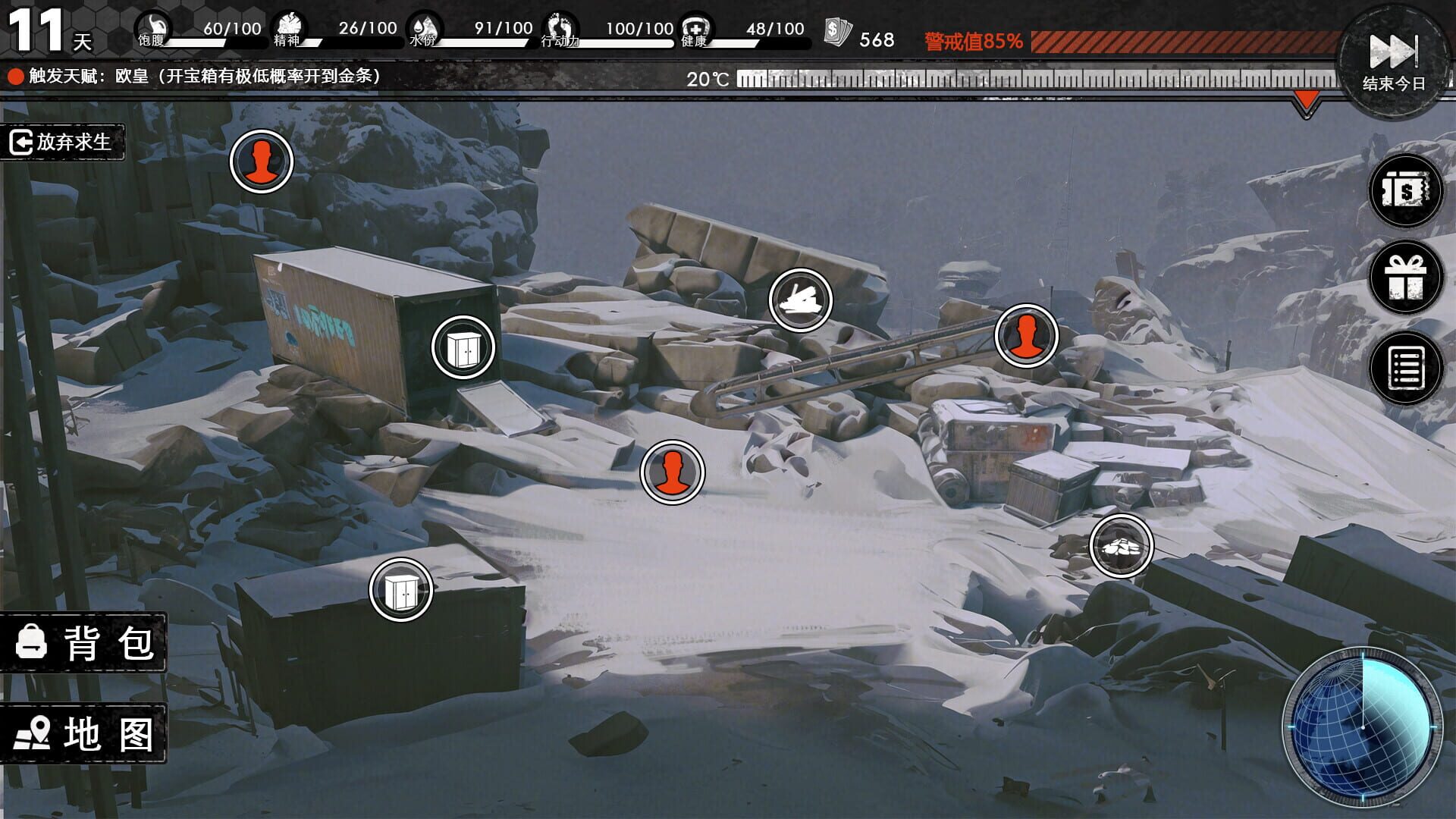Open the cabinet marker near the bottom crates
The image size is (1456, 819).
400,589
